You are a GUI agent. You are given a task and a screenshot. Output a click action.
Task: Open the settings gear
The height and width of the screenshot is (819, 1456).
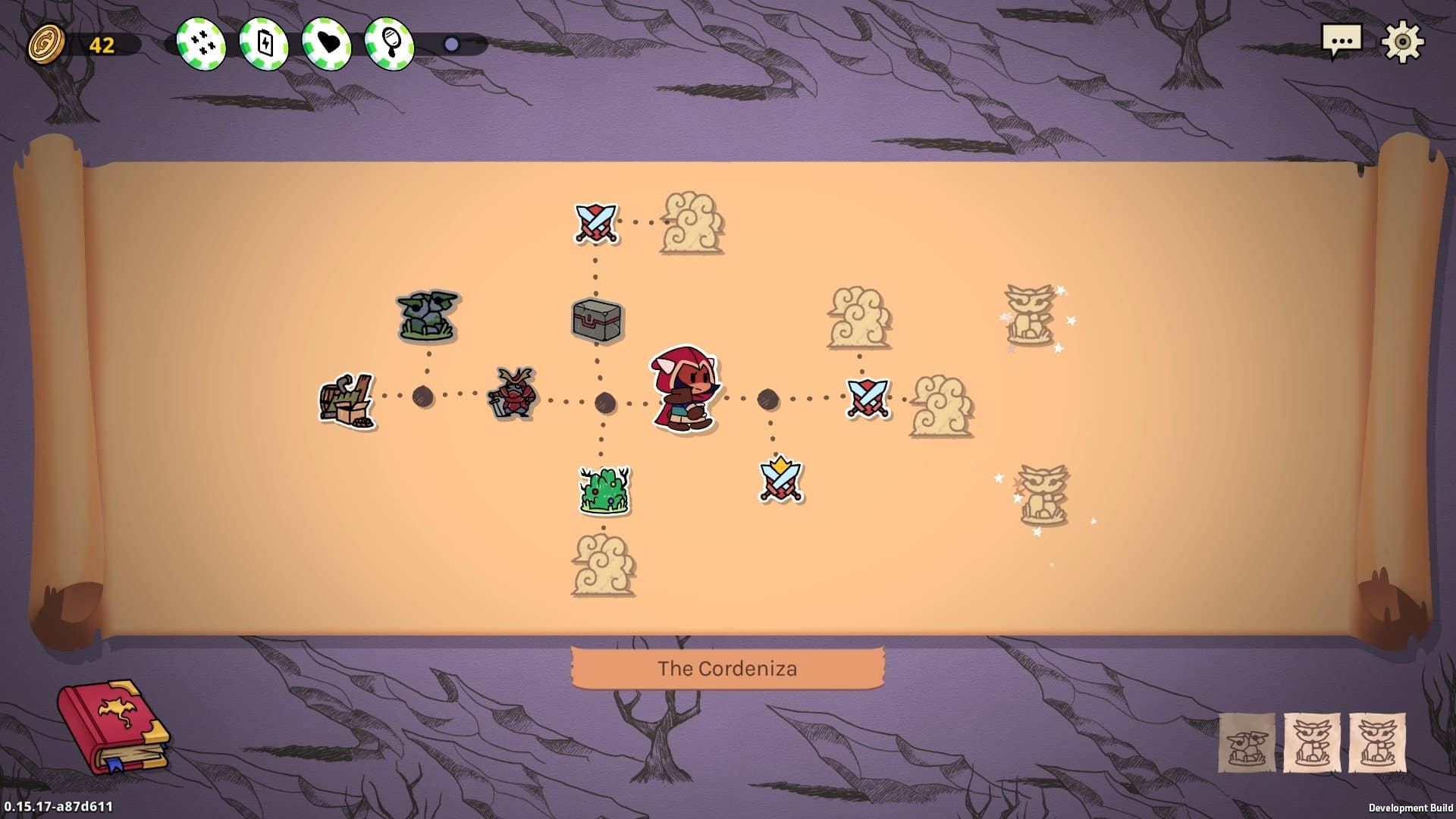pos(1404,42)
